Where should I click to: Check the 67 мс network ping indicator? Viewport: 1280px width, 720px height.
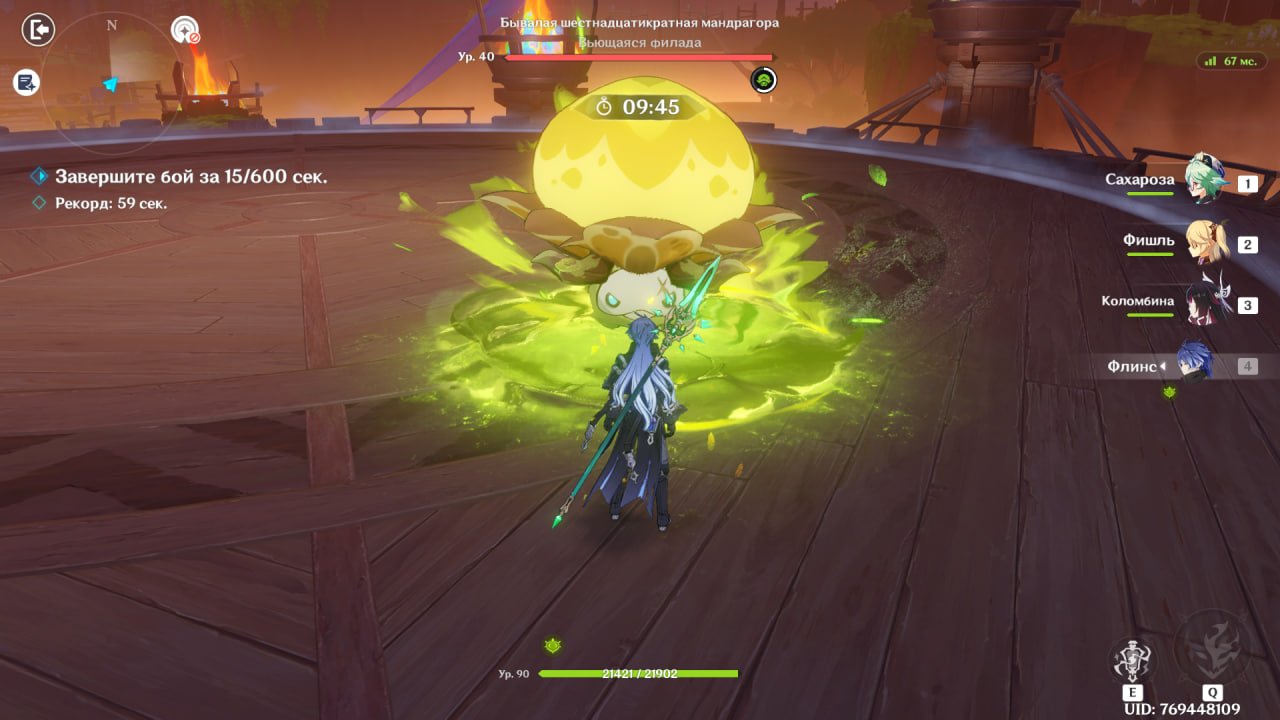pos(1231,61)
